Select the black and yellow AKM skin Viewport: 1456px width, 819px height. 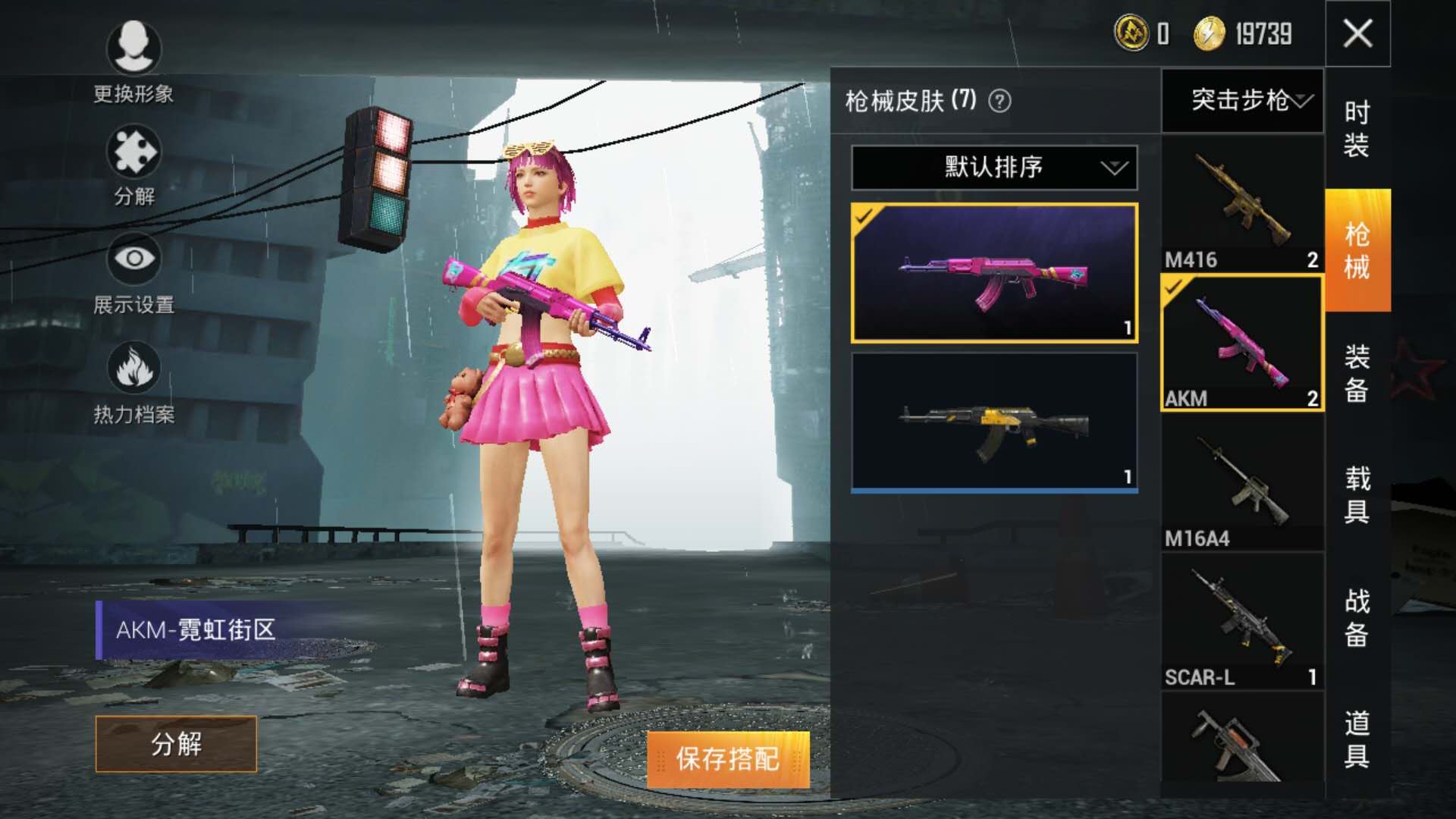994,422
